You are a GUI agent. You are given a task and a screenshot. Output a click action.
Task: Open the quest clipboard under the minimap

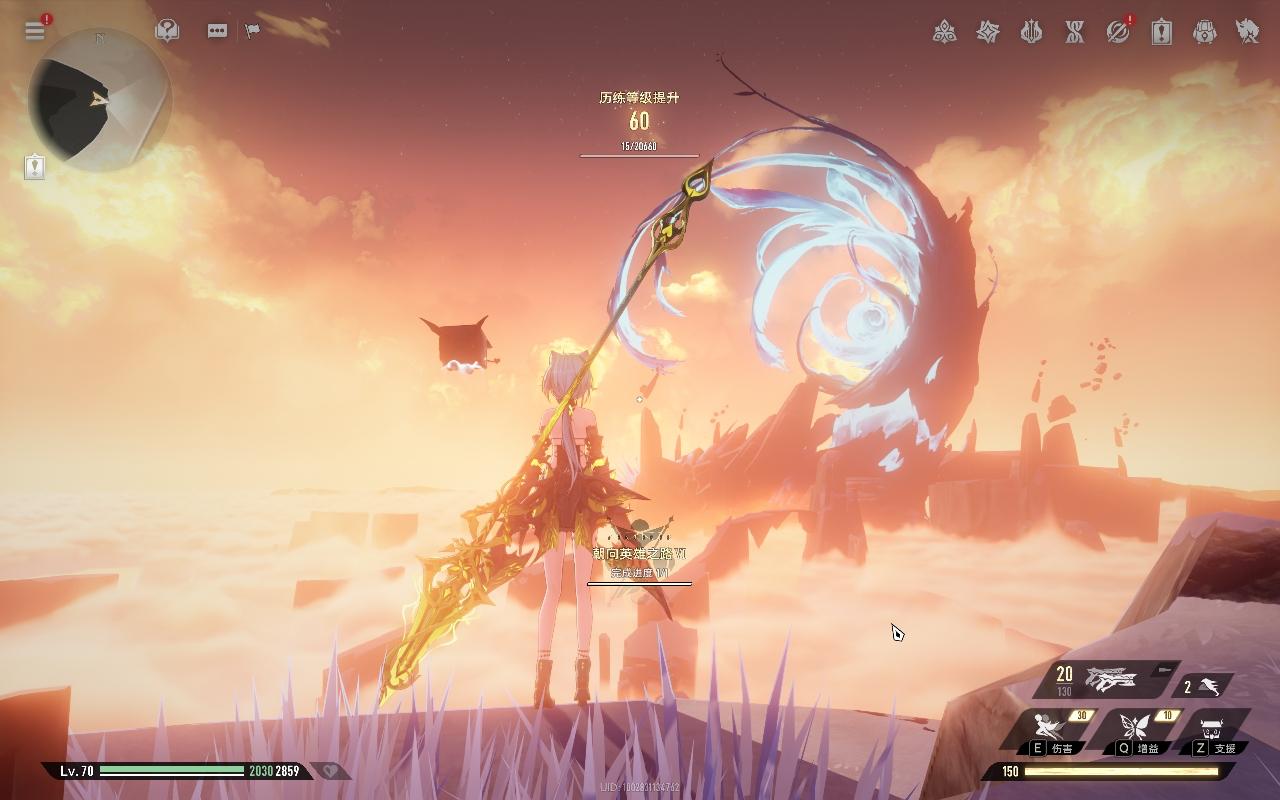click(x=35, y=166)
